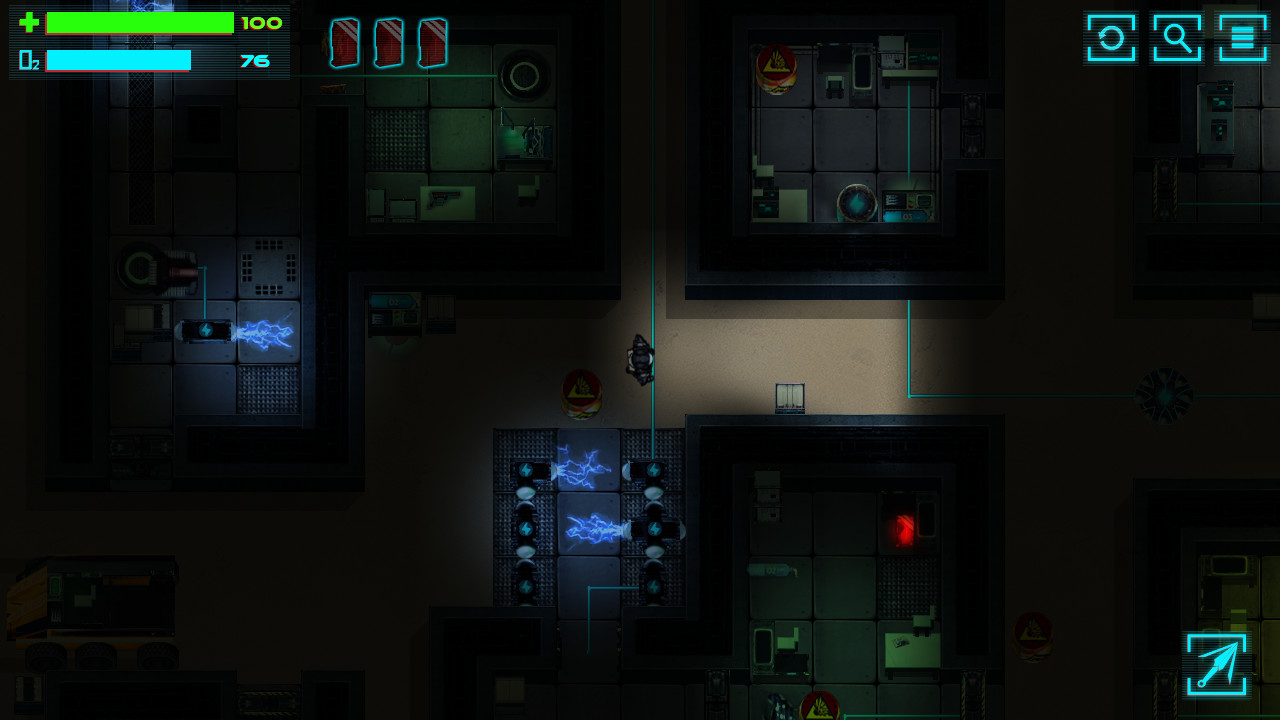Click the cyan oxygen bar
Screen dimensions: 1280x720
click(118, 60)
